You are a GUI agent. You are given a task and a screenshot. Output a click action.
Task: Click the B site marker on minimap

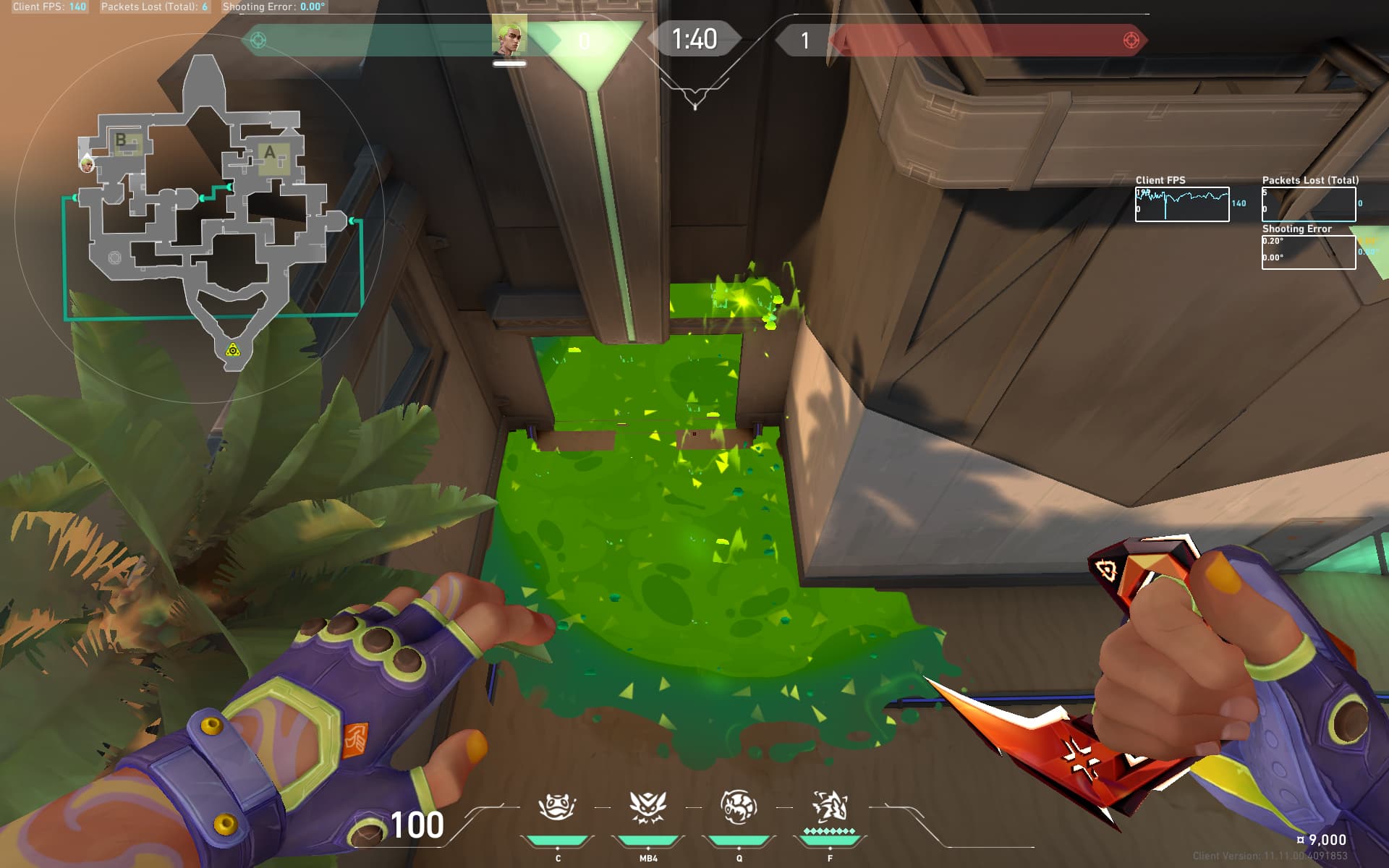121,140
